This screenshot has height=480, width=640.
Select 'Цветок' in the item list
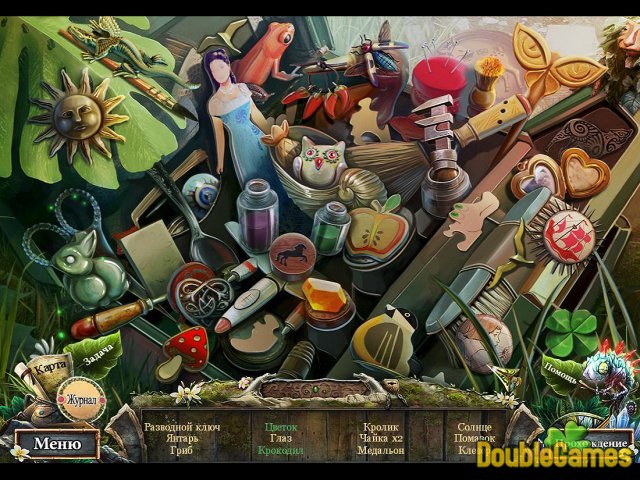(x=281, y=426)
